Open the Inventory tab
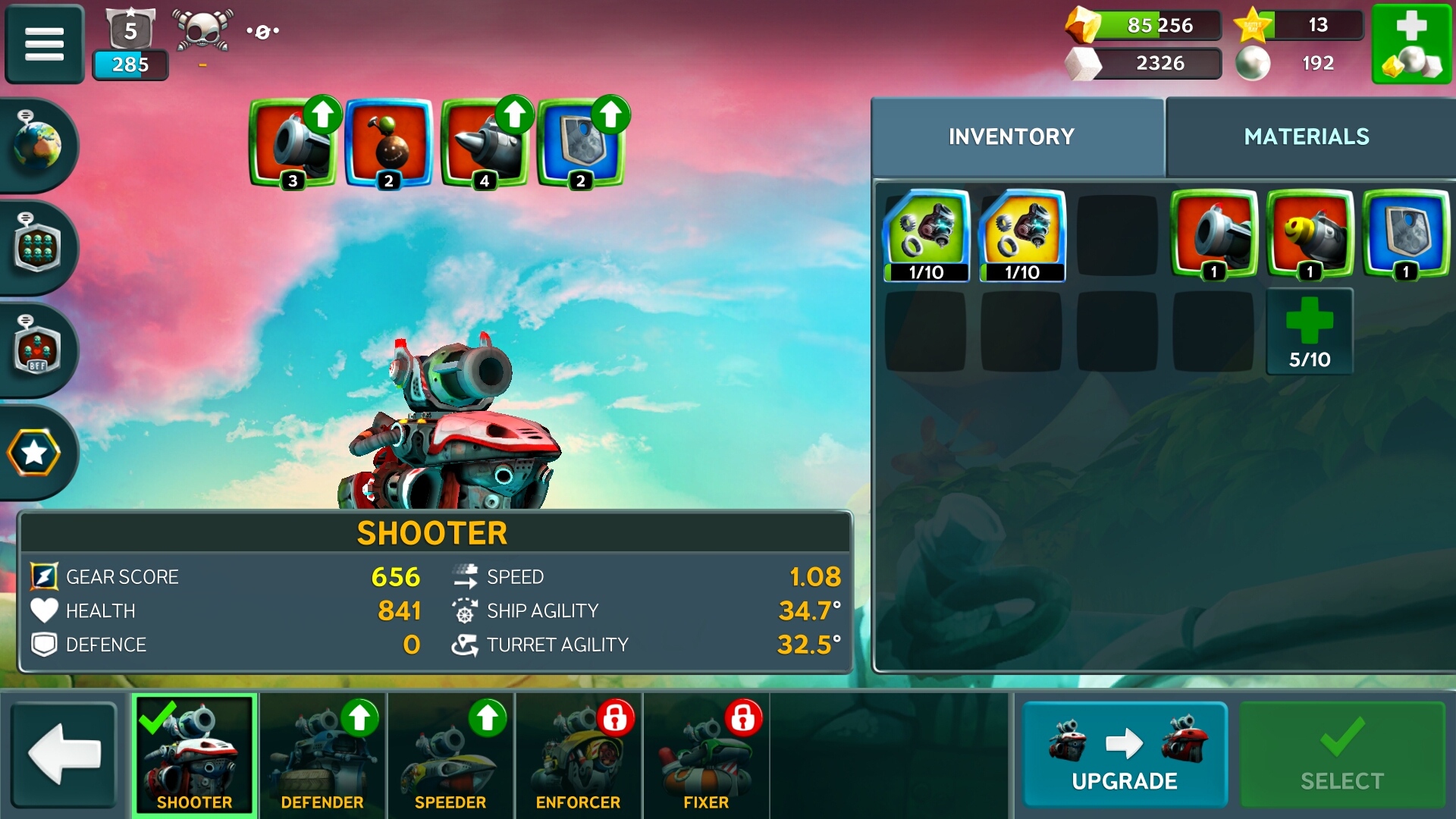1456x819 pixels. [x=1011, y=136]
